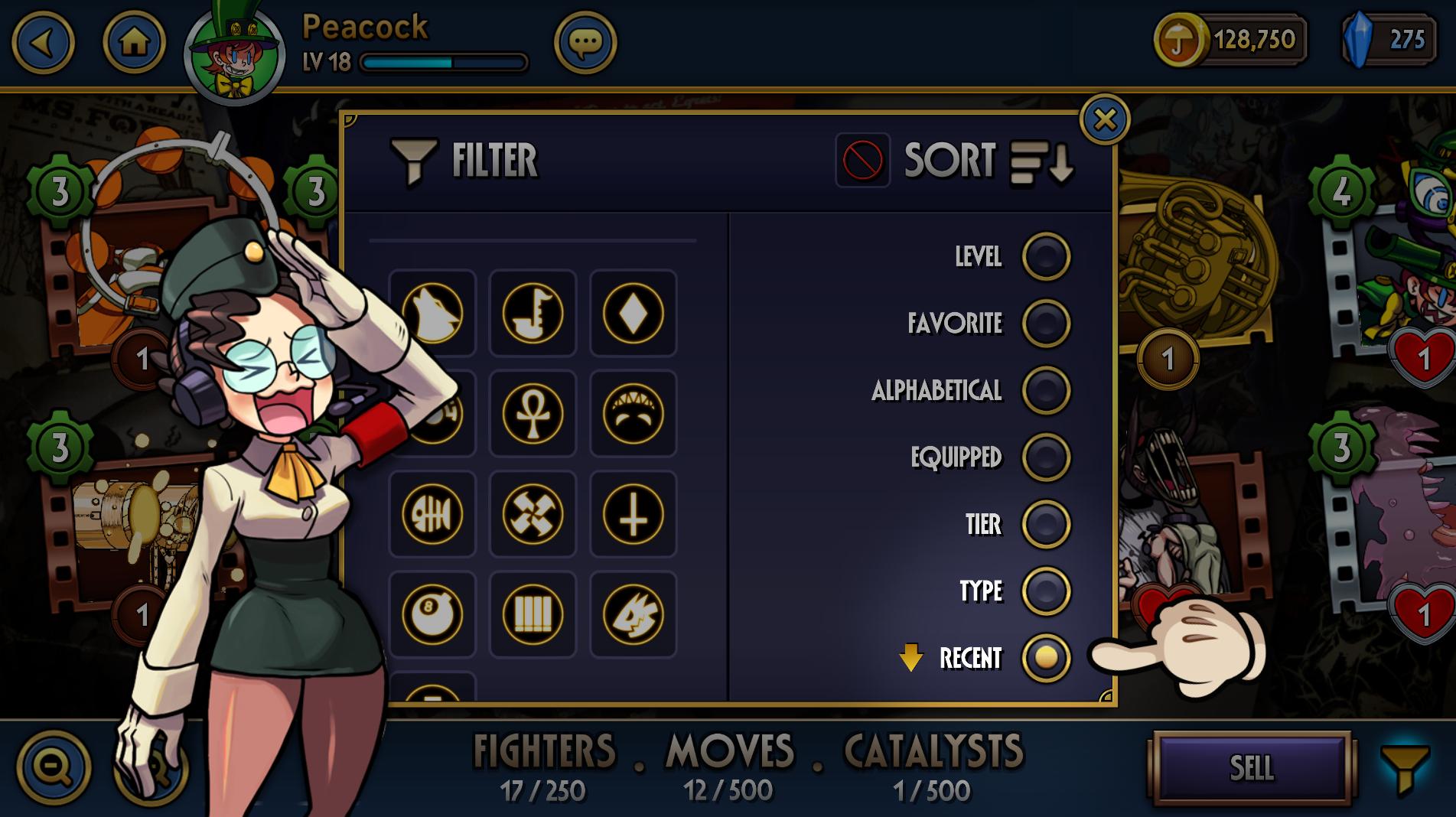Screen dimensions: 1456x817
Task: Filter by the Ms. Fortune fishbone icon
Action: (432, 514)
